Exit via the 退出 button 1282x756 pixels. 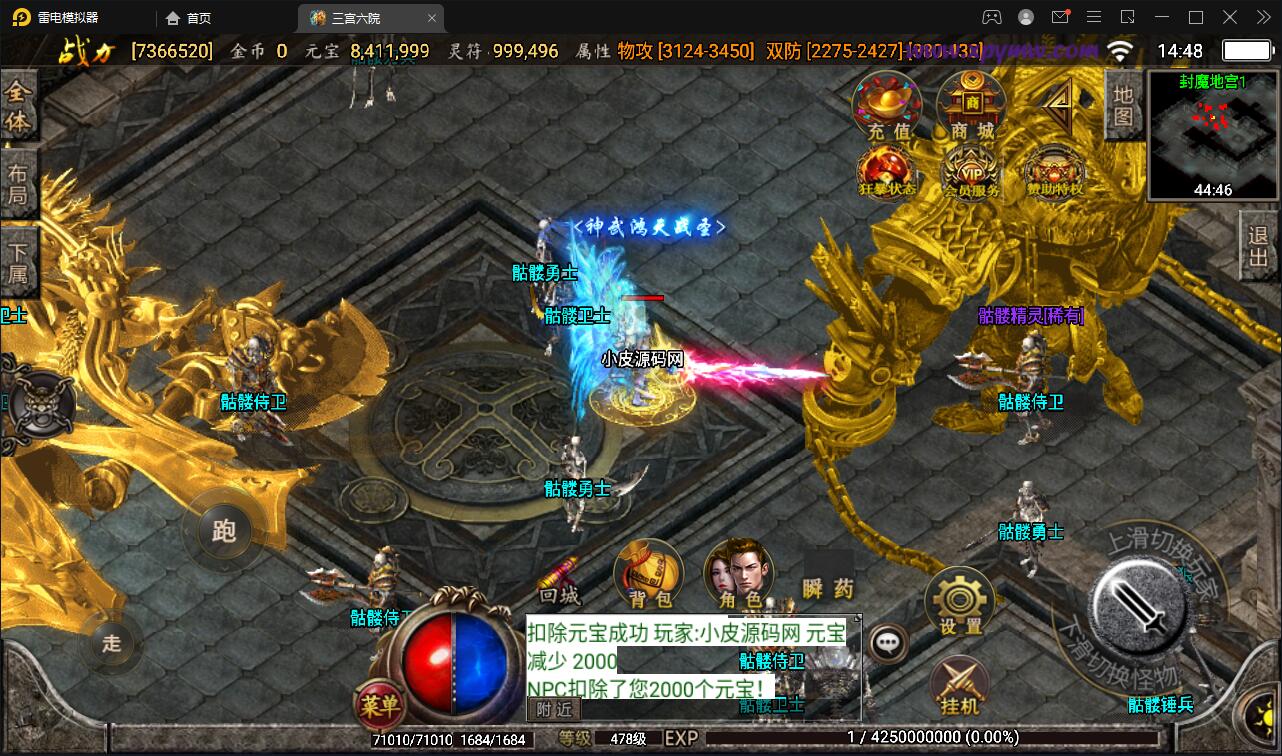tap(1259, 249)
